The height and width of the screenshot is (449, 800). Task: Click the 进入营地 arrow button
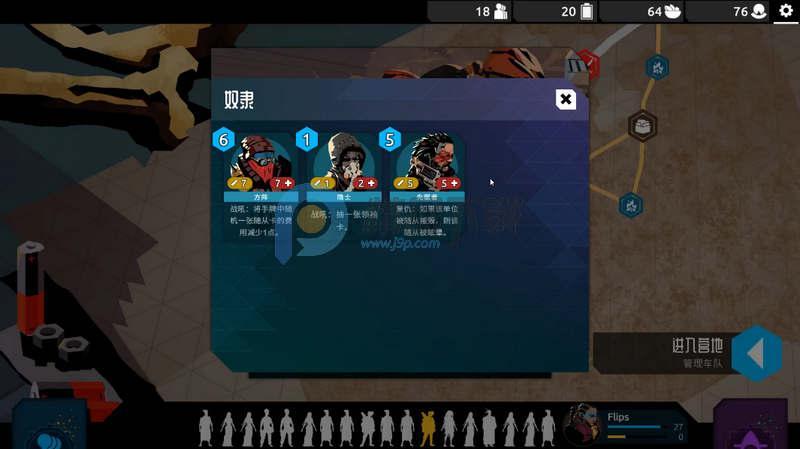[x=756, y=354]
